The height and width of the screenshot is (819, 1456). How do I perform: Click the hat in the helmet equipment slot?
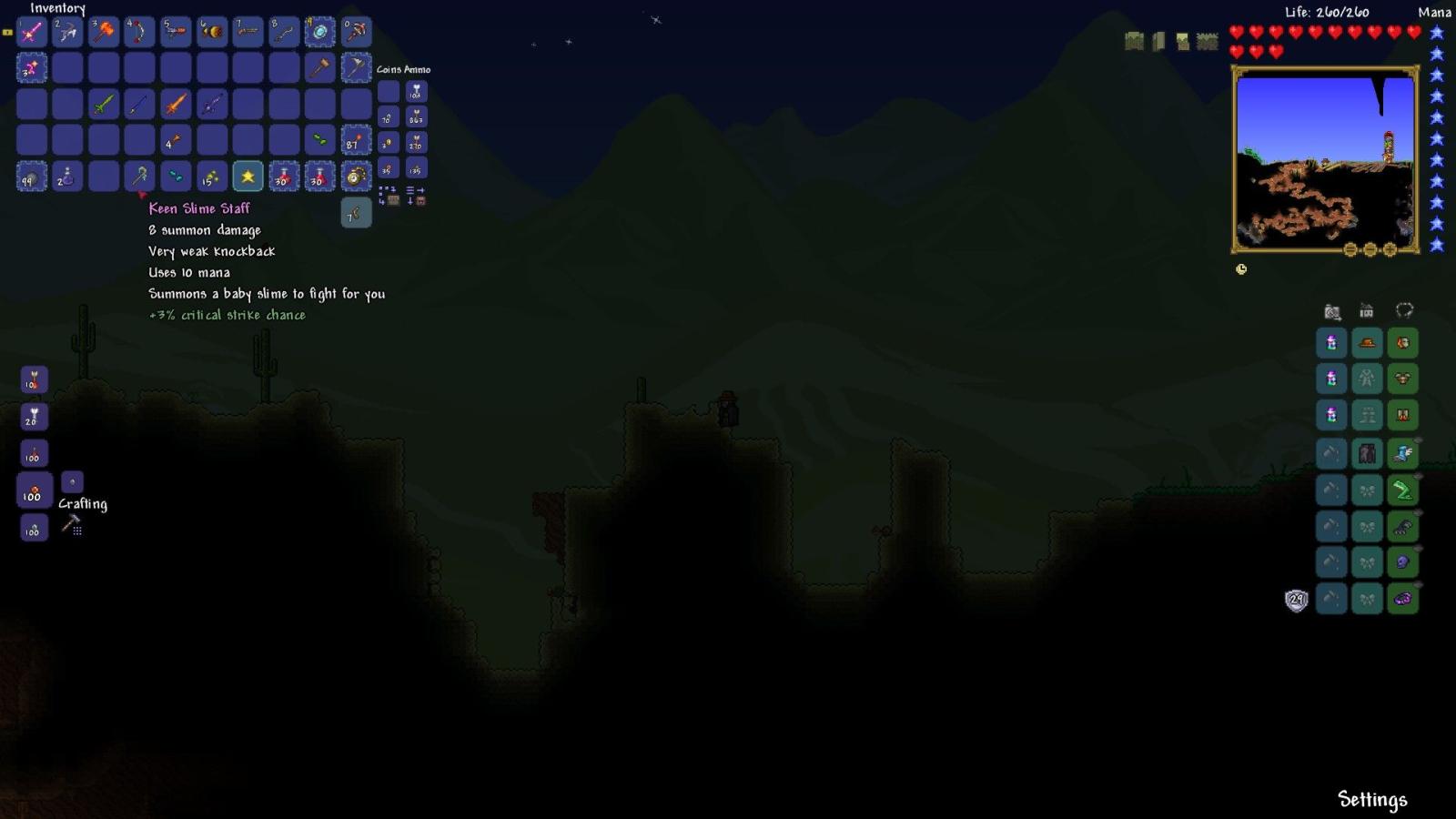tap(1367, 343)
